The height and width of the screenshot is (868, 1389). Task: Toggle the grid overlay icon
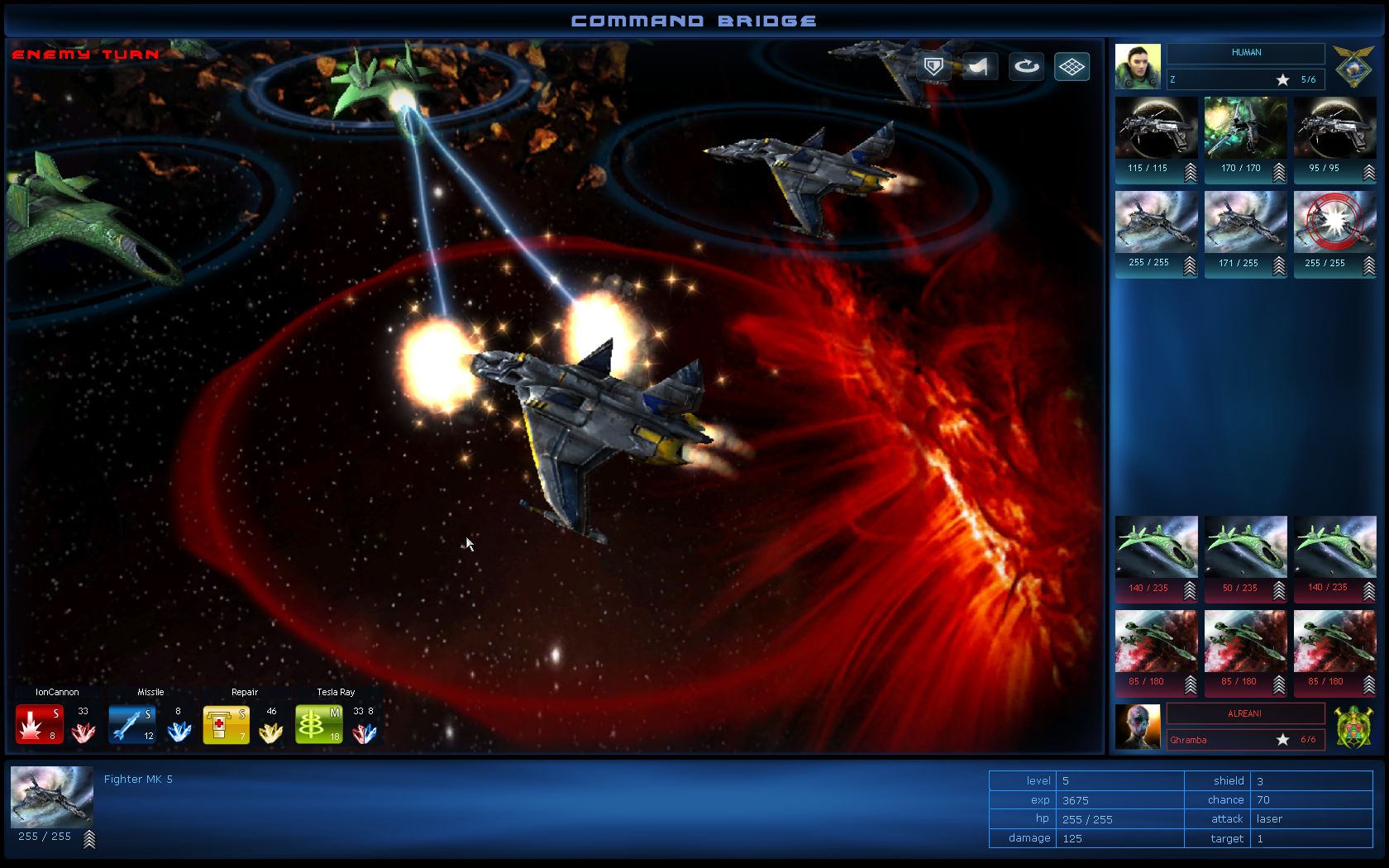click(1072, 67)
